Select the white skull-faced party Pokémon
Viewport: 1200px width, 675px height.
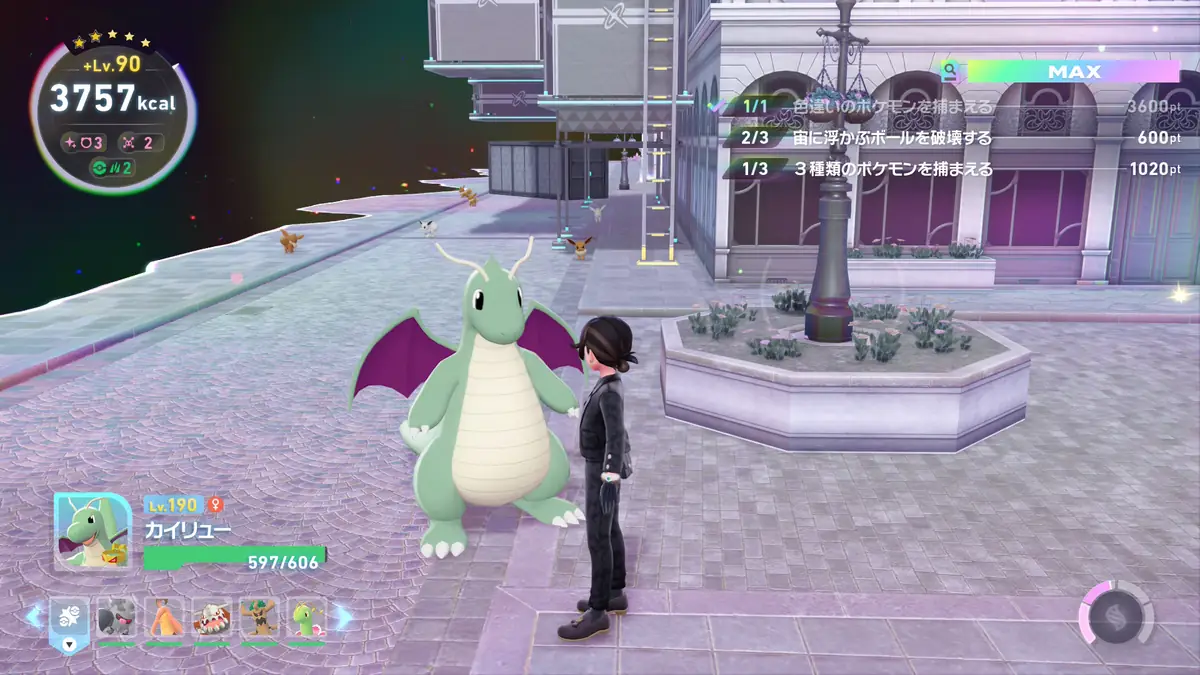click(212, 619)
